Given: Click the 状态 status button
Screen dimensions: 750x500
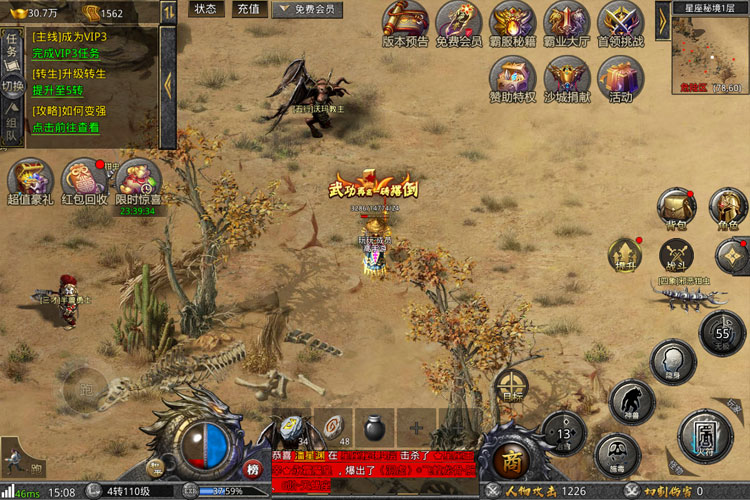Looking at the screenshot, I should coord(205,9).
